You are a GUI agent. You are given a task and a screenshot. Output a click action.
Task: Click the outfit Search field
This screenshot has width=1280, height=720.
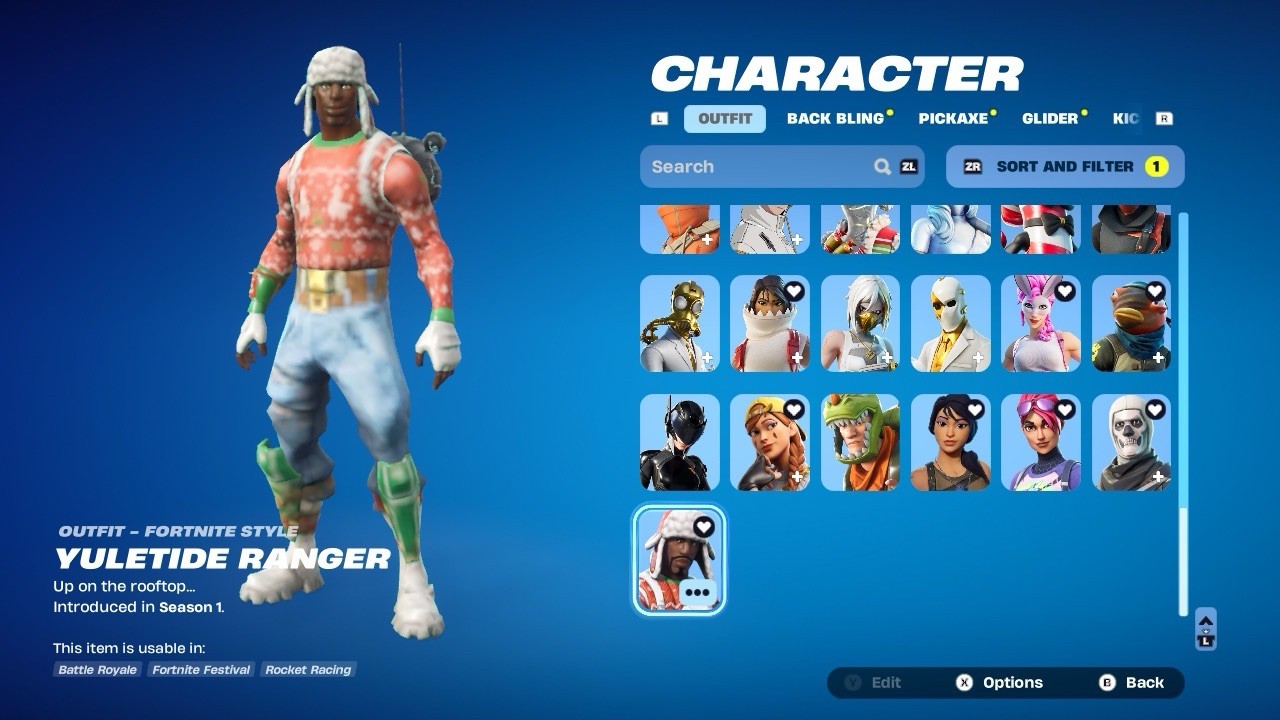click(760, 167)
